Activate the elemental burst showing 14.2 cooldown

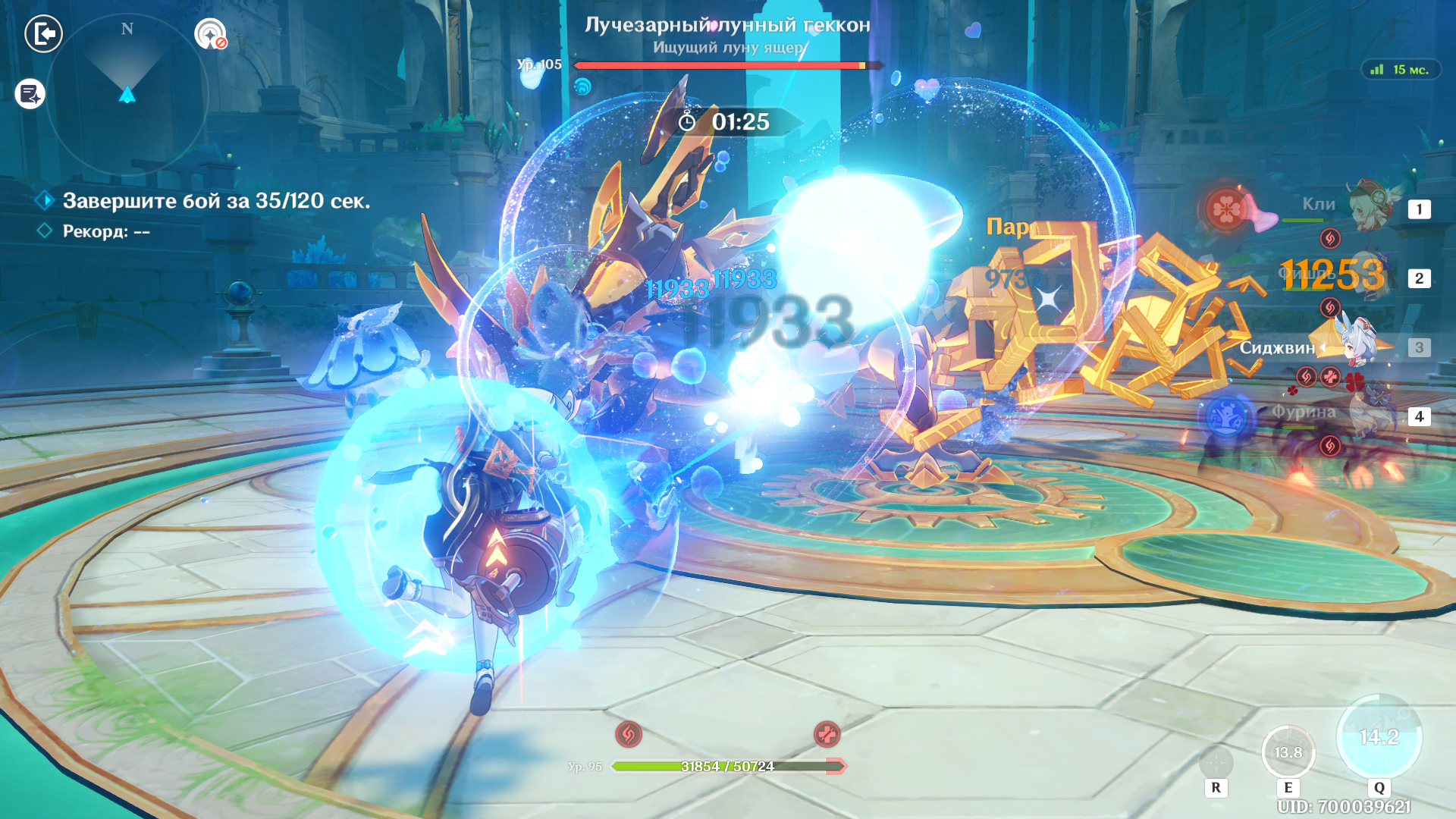1379,737
